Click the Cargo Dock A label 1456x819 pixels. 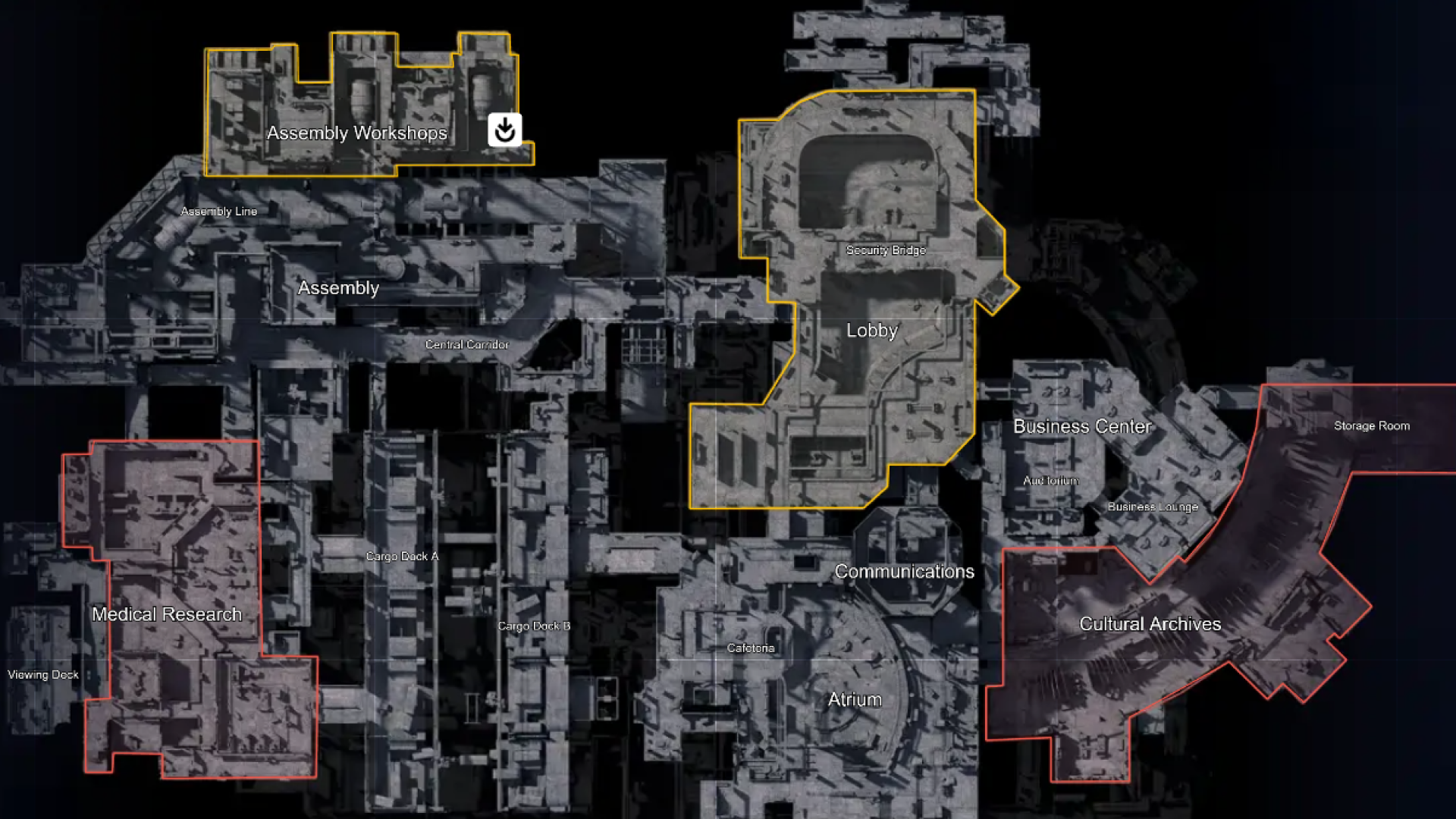(403, 556)
